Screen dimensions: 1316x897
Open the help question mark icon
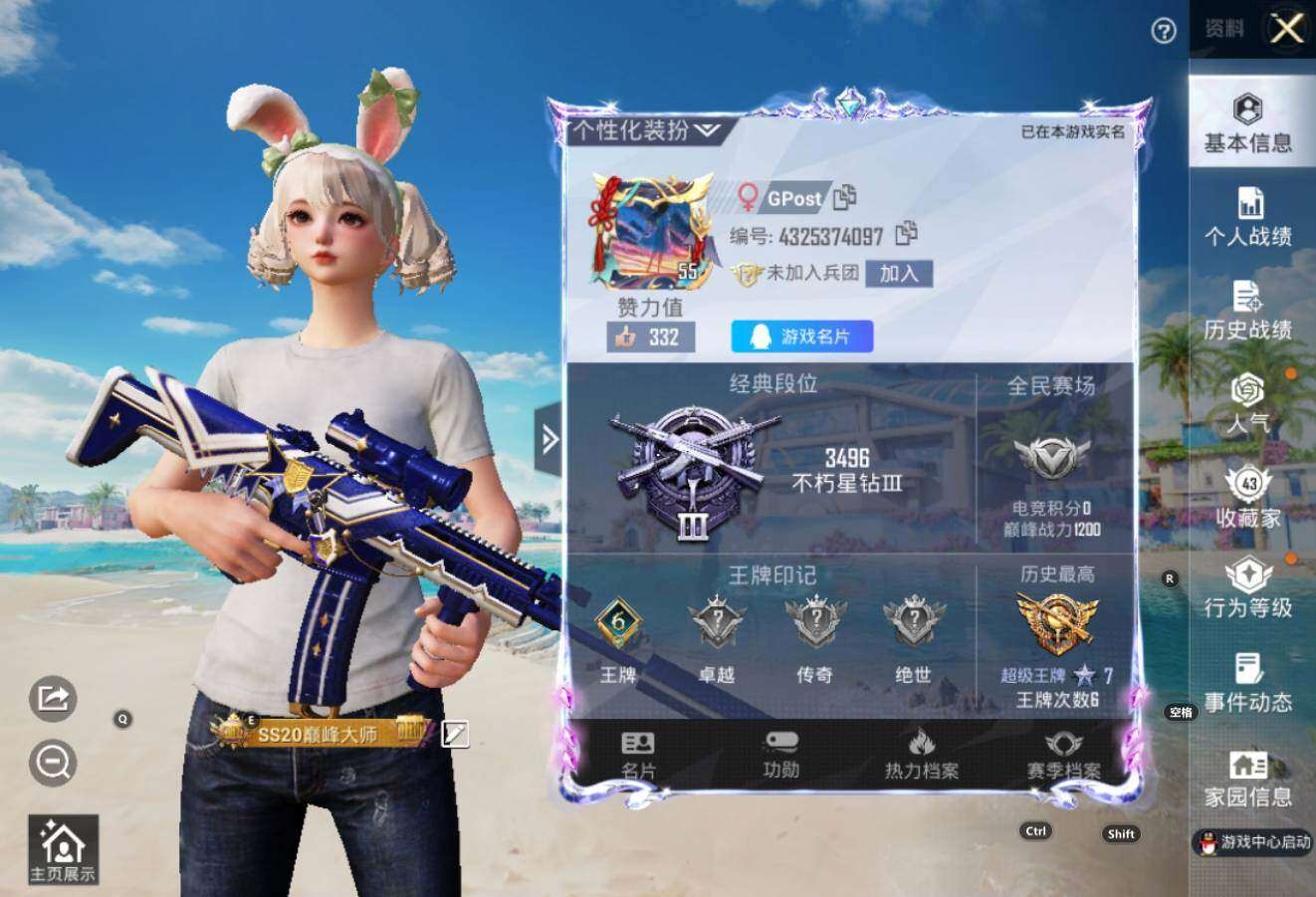[x=1163, y=32]
